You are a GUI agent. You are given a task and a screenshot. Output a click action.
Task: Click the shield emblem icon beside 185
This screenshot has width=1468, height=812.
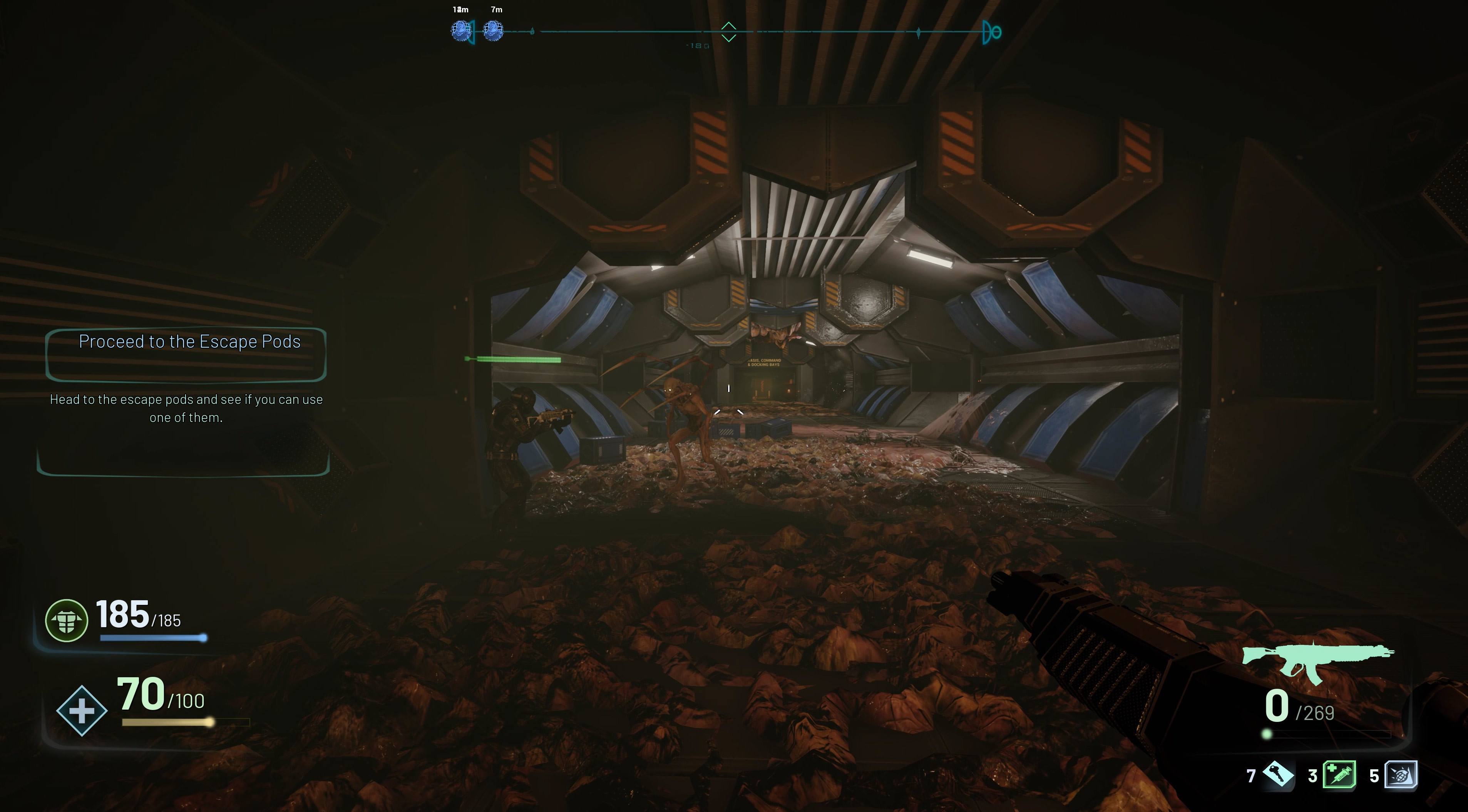coord(67,621)
